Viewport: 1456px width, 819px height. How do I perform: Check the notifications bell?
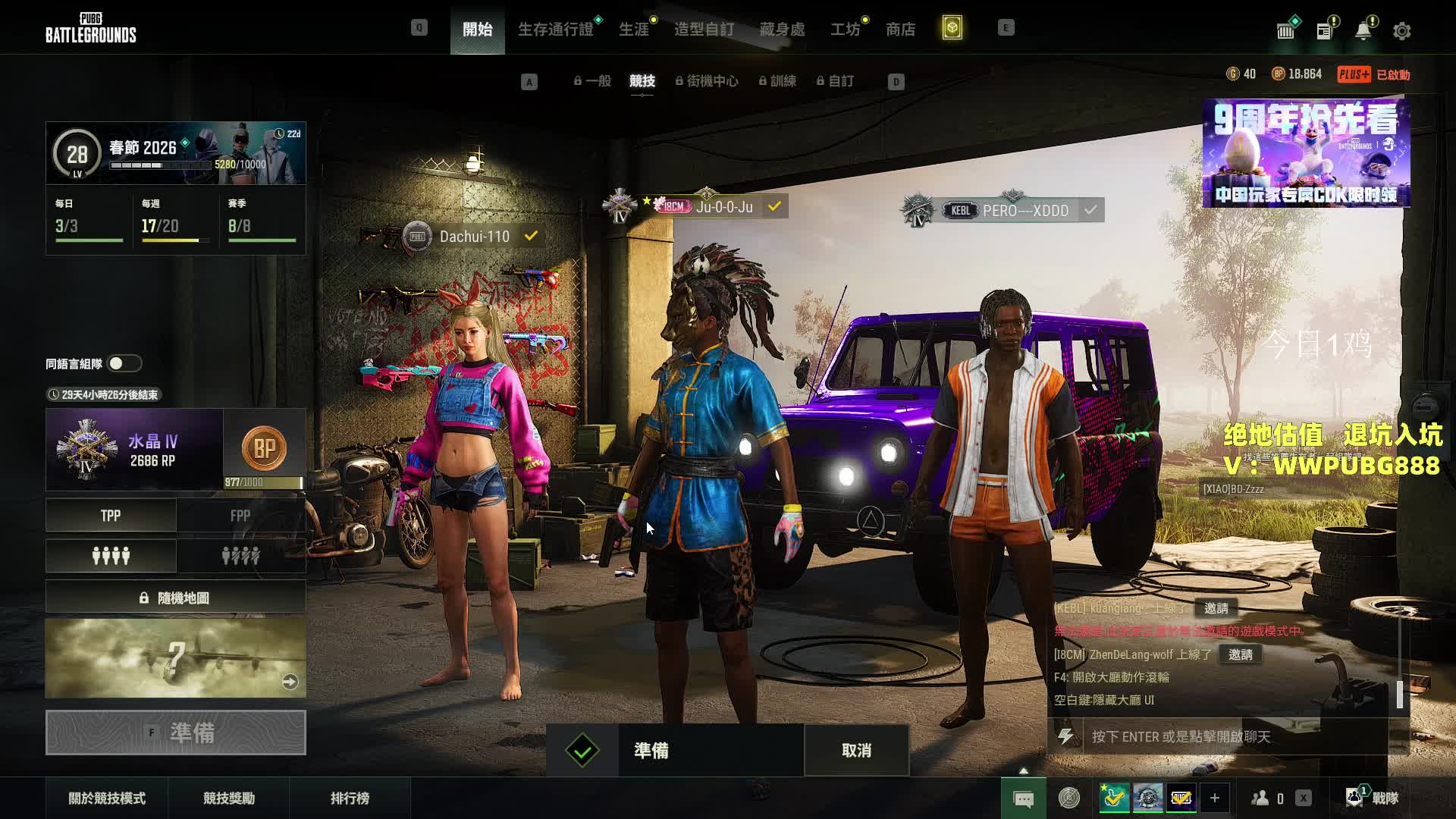(1363, 31)
